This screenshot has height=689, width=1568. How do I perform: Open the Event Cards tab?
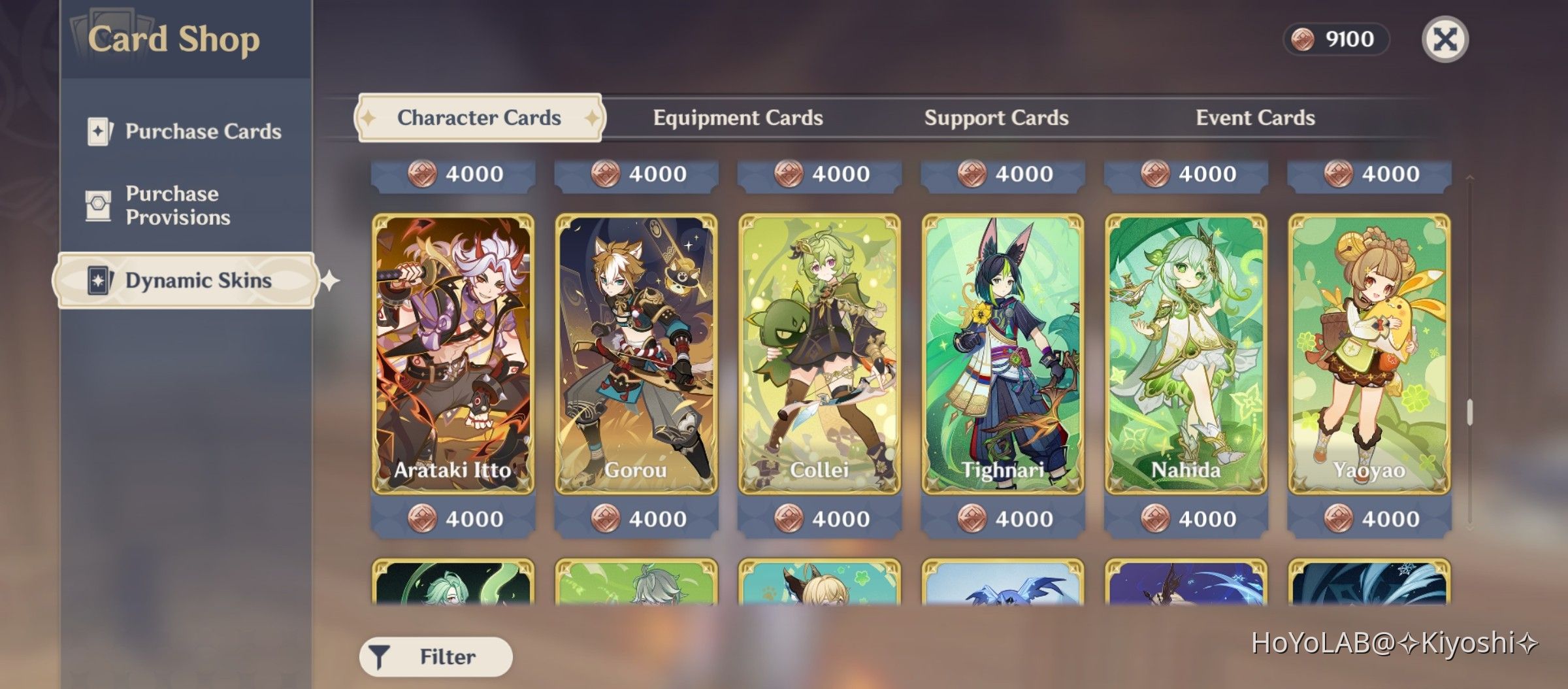[1254, 118]
